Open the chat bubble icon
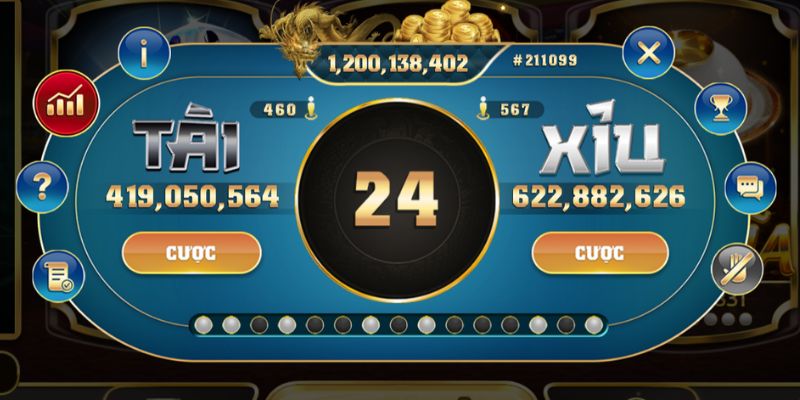The height and width of the screenshot is (400, 800). (x=749, y=187)
